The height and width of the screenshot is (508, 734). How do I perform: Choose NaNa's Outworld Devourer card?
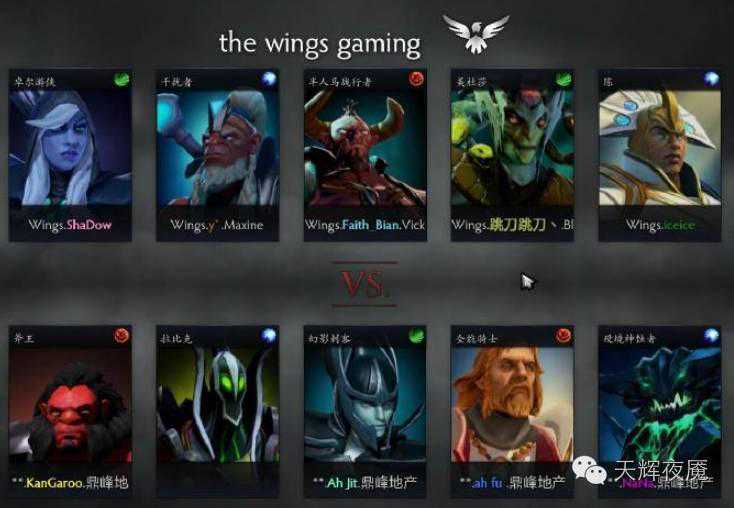(x=660, y=408)
